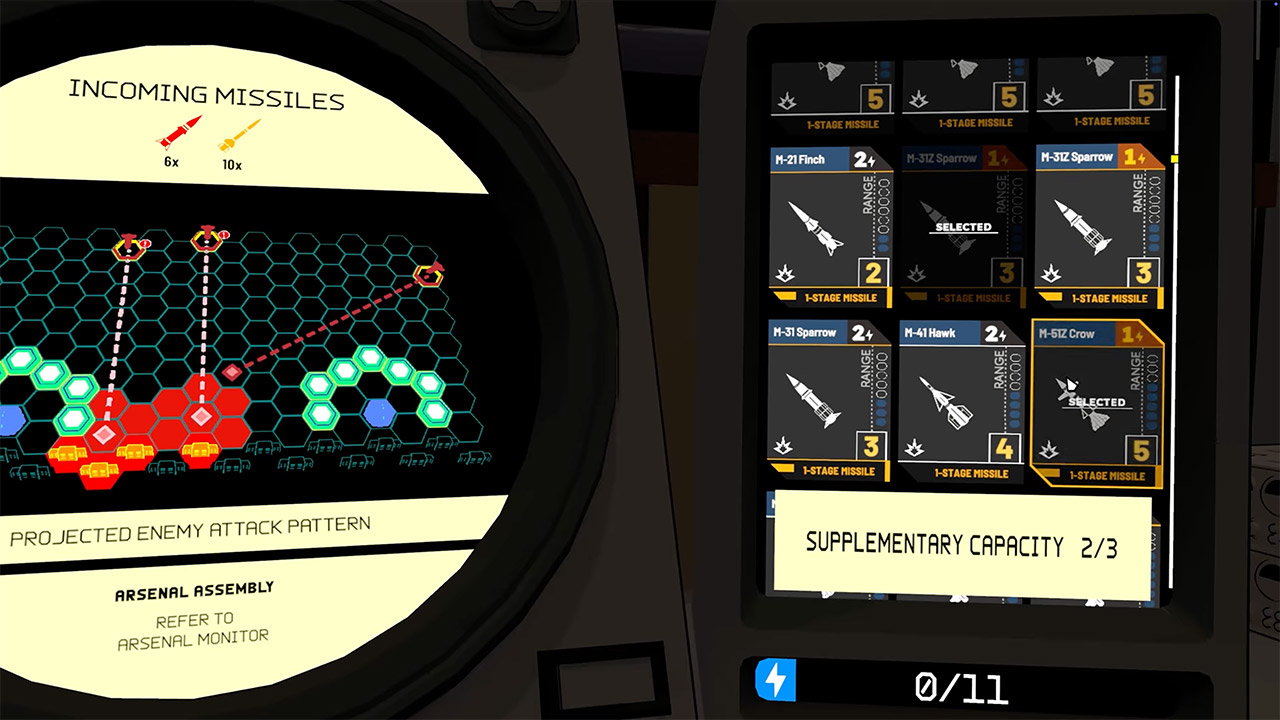Click the rightmost M-31Z Sparrow card thumbnail
The image size is (1280, 720).
point(1097,225)
